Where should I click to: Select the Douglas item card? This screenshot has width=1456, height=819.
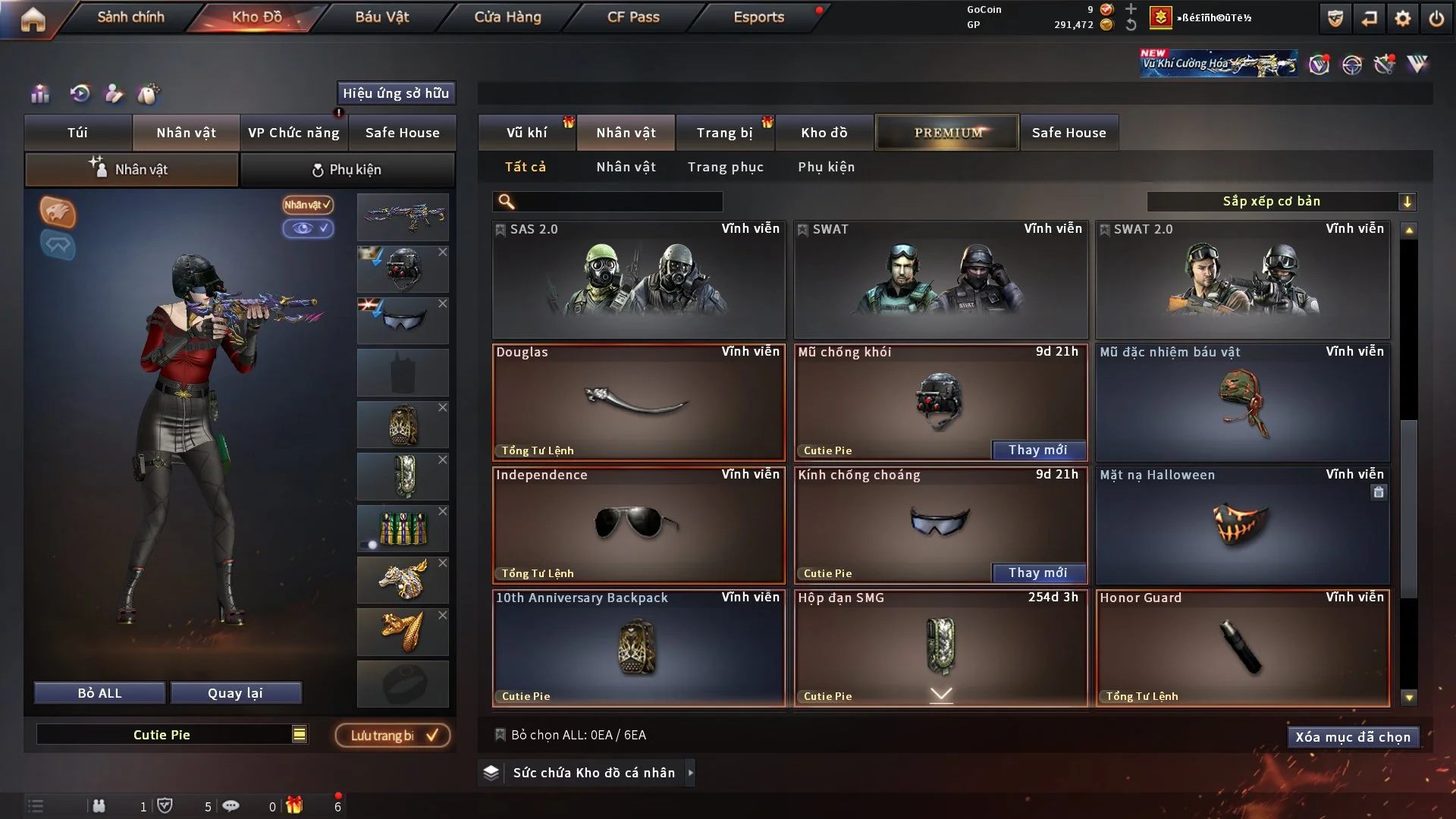(x=639, y=402)
